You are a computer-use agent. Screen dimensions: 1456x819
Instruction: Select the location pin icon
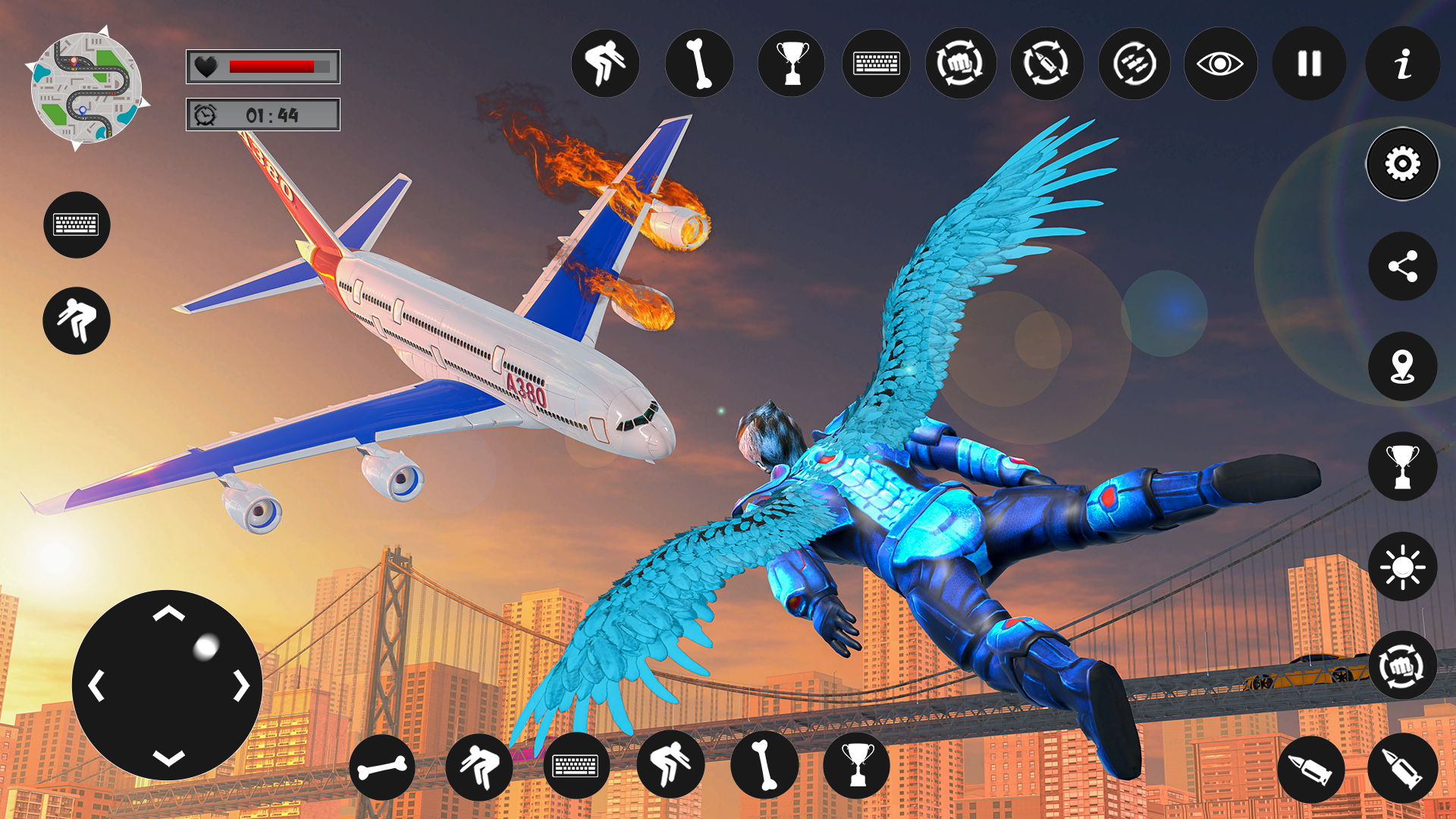coord(1401,366)
